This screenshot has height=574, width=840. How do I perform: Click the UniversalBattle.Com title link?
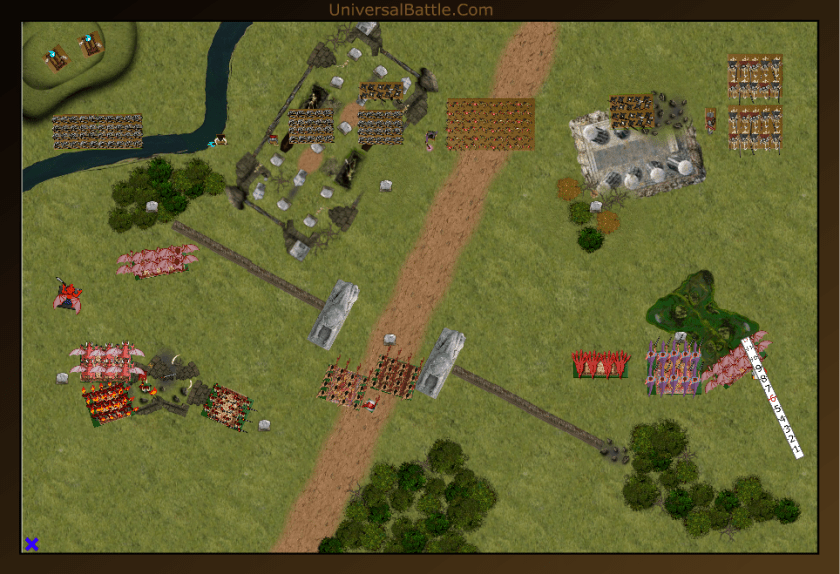click(x=410, y=10)
